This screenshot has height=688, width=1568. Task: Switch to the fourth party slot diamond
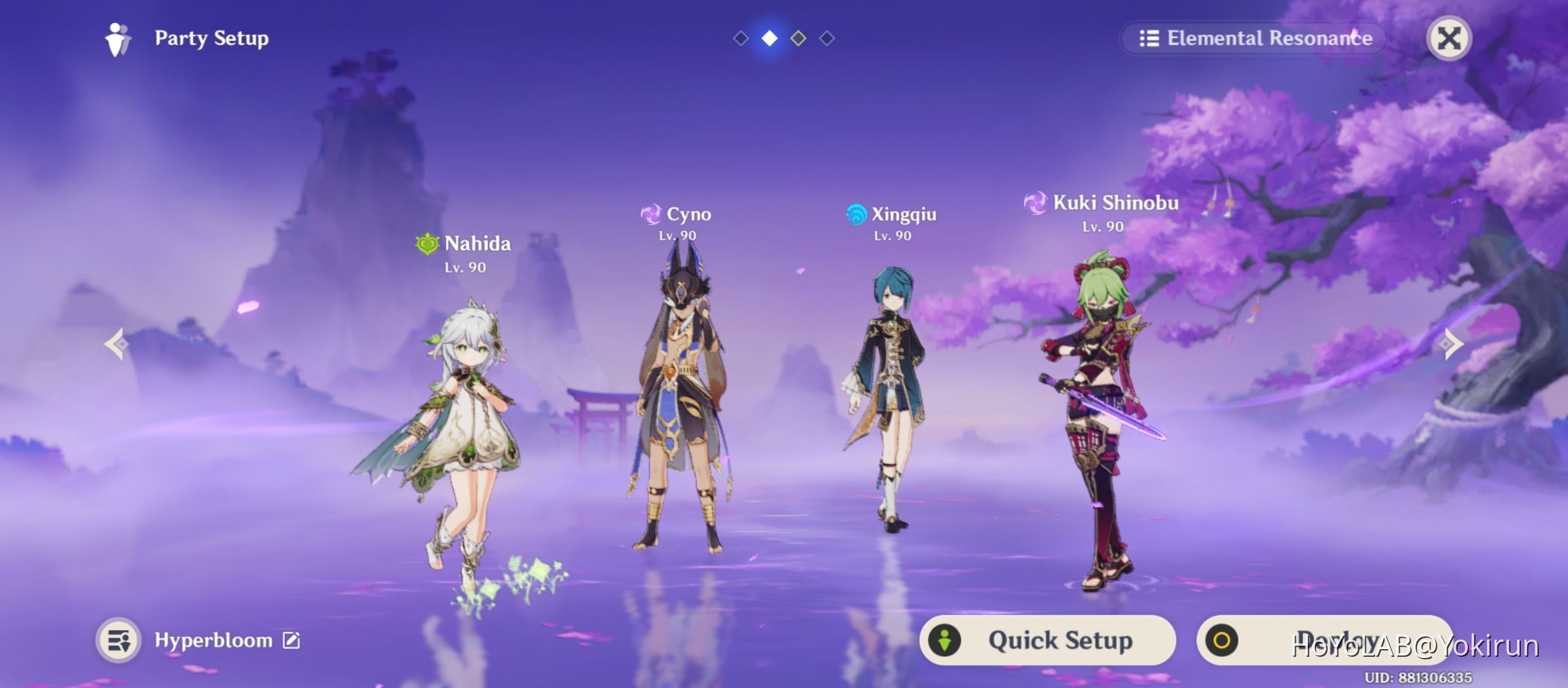pyautogui.click(x=827, y=38)
